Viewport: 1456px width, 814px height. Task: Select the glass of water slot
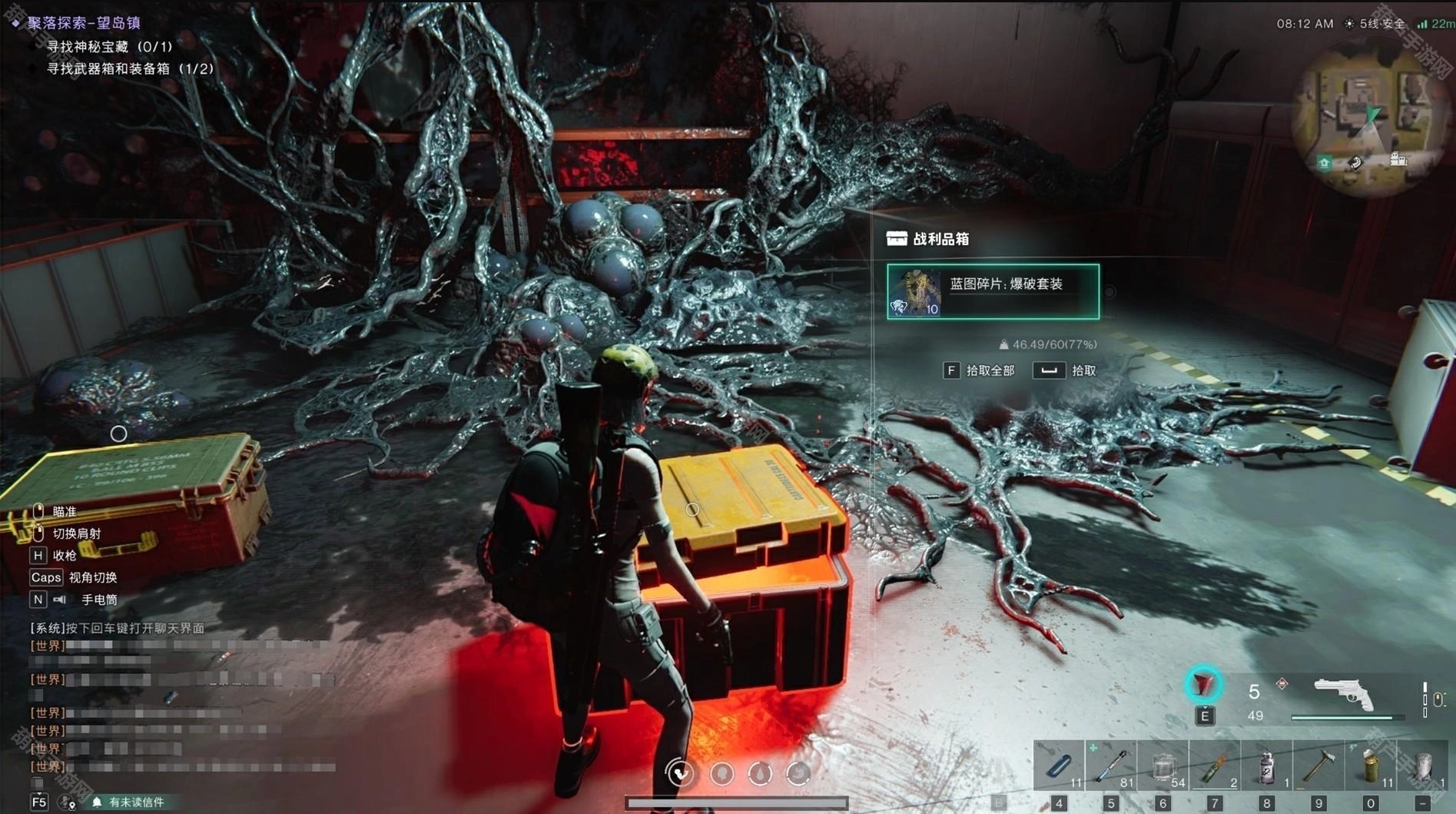[x=1163, y=766]
